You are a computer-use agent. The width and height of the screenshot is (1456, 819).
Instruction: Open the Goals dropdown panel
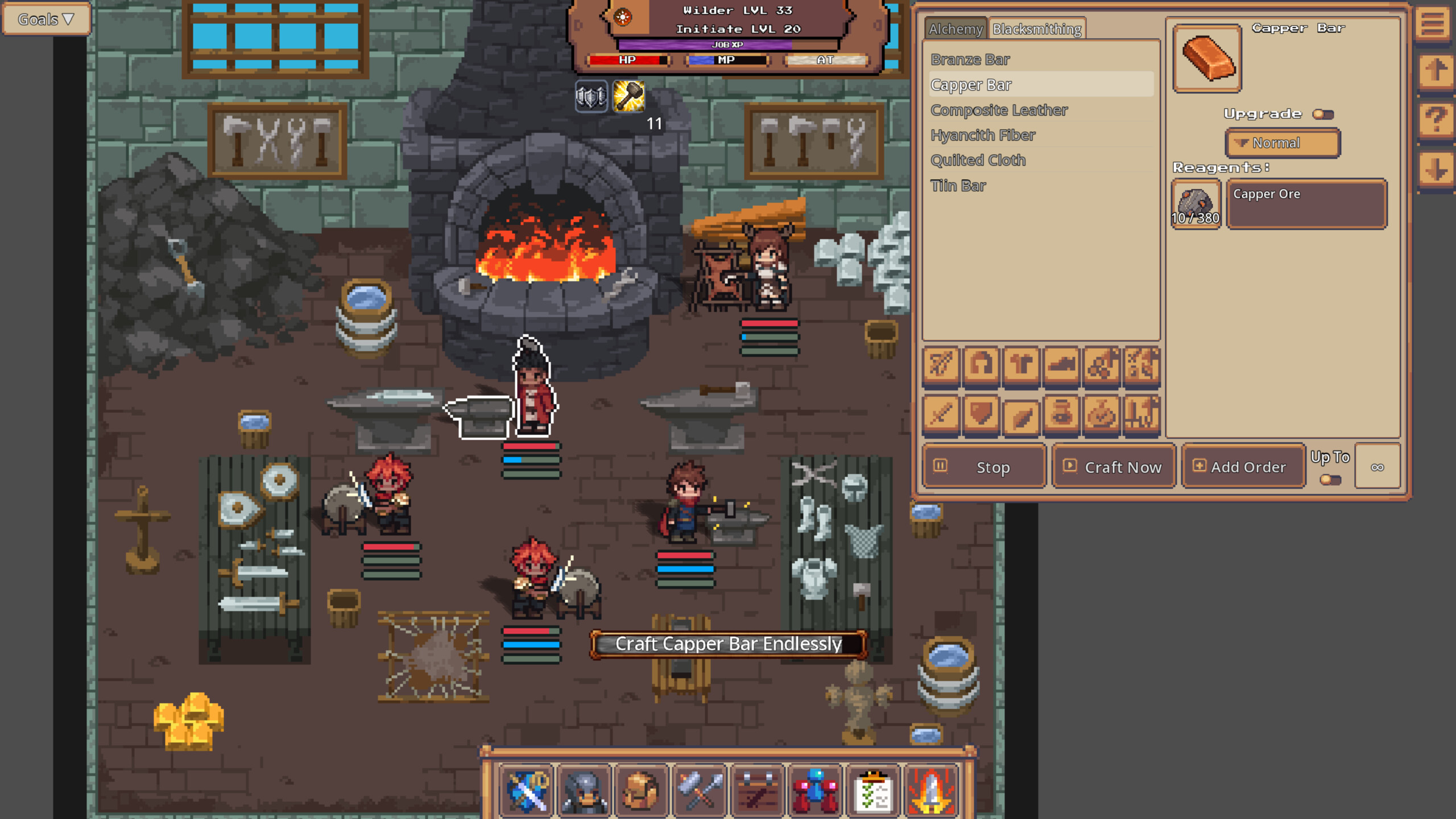click(x=45, y=18)
